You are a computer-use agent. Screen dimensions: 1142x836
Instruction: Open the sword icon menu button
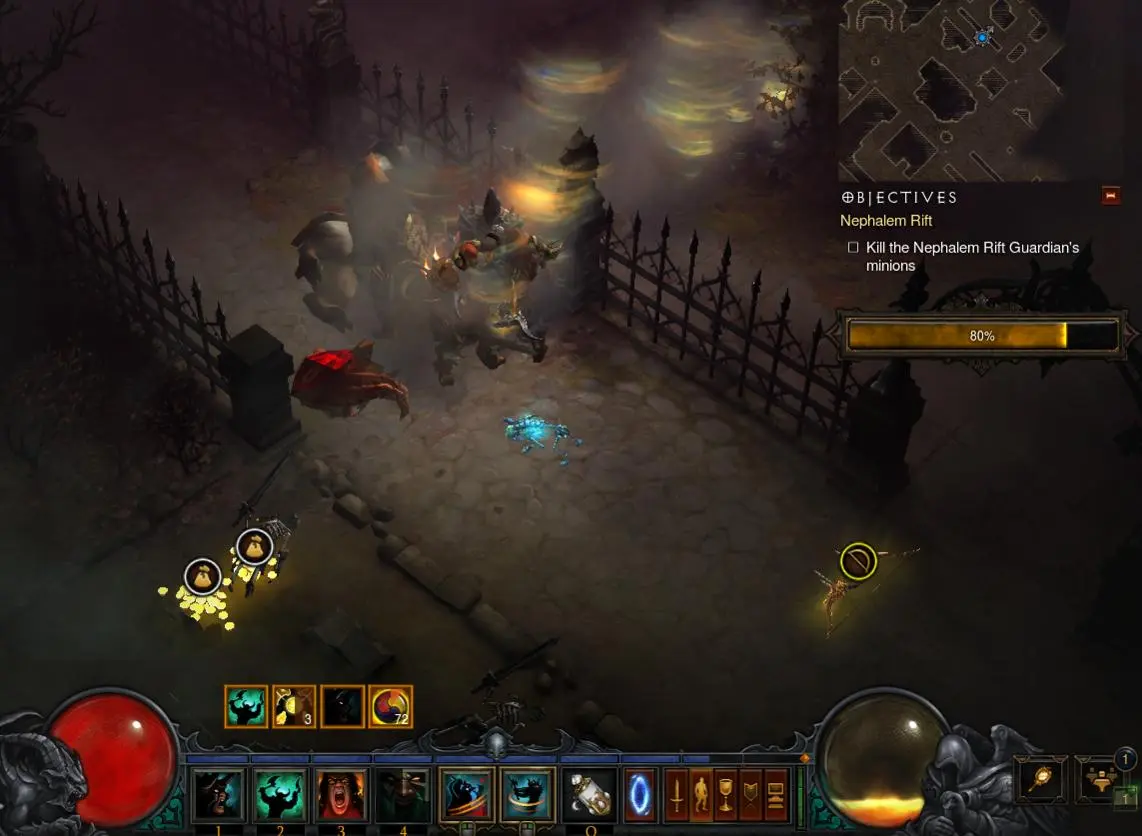[x=677, y=795]
